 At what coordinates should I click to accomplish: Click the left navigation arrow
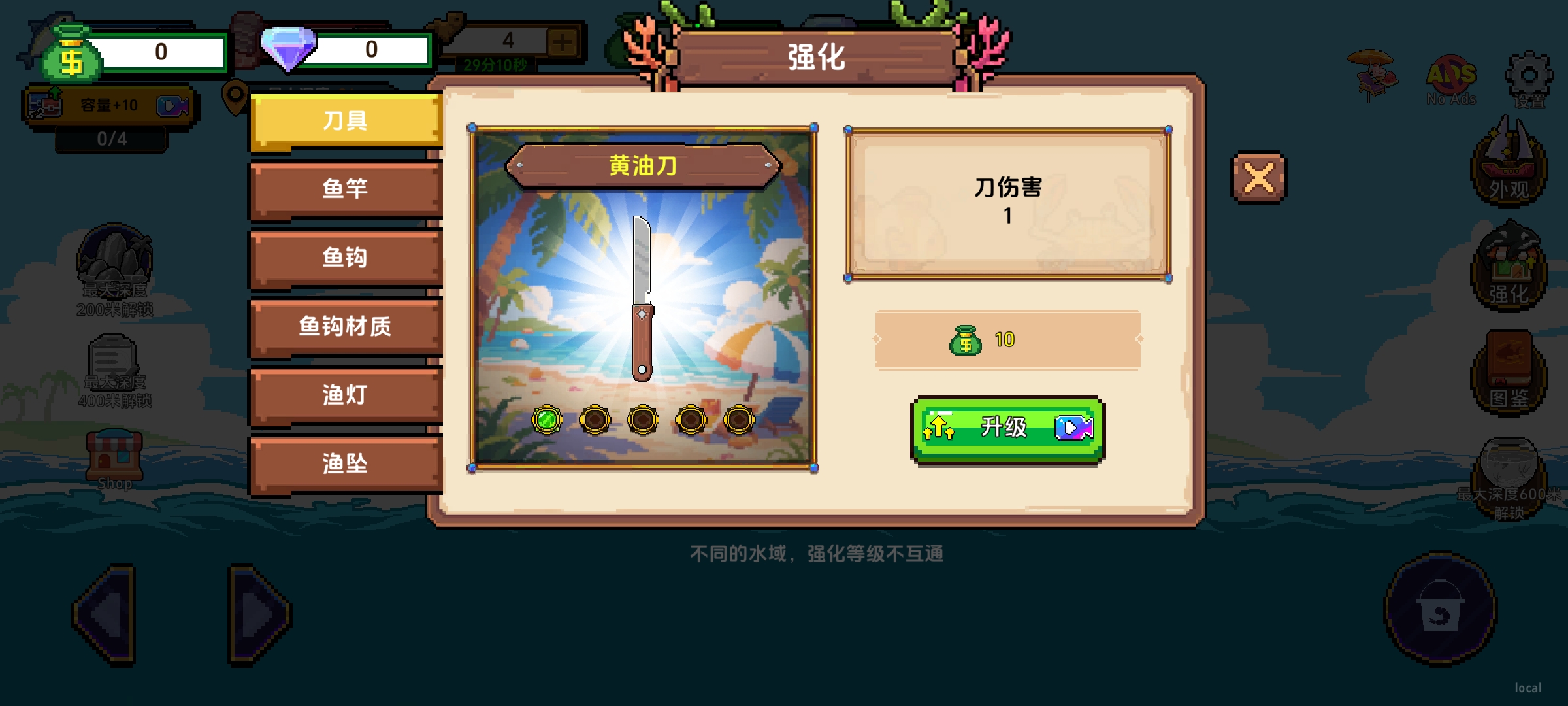[x=105, y=614]
